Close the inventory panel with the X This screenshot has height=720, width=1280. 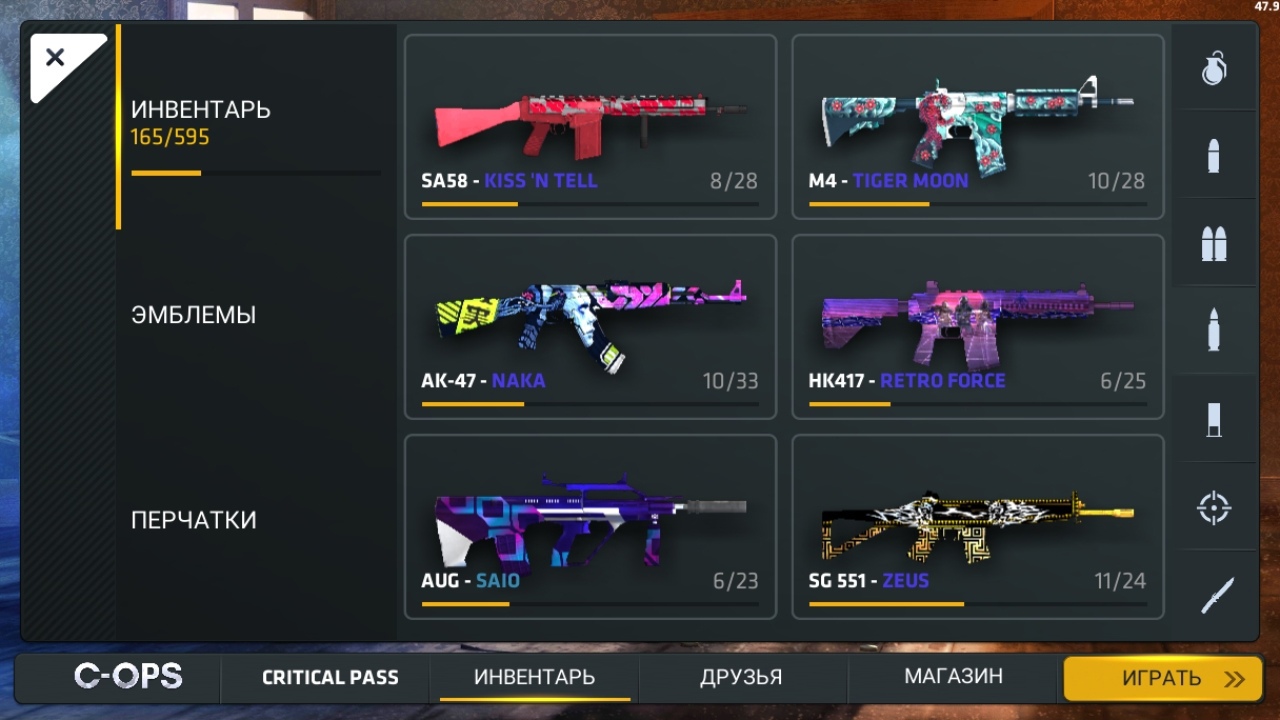pyautogui.click(x=56, y=58)
